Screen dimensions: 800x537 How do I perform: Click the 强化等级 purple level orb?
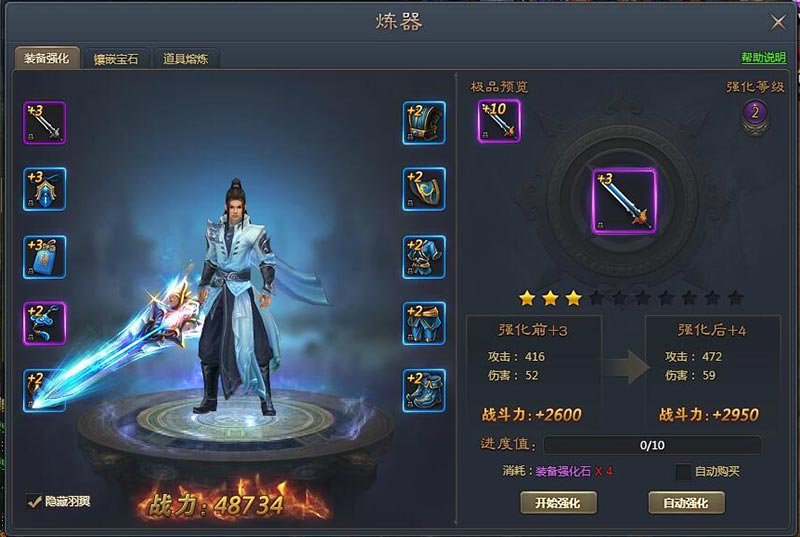[x=756, y=113]
